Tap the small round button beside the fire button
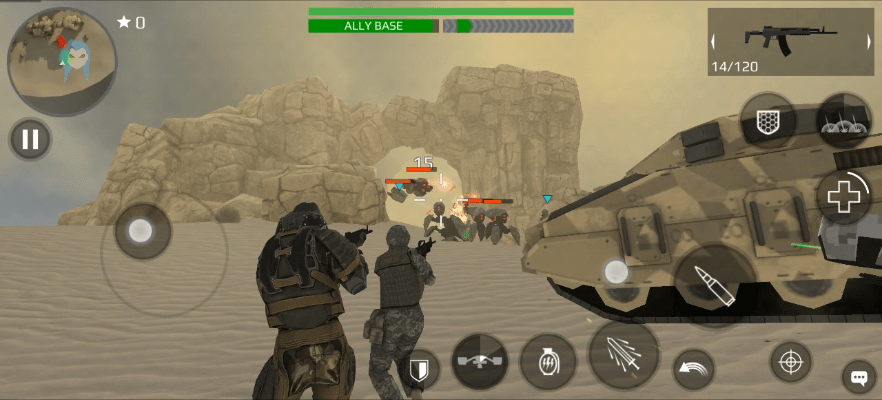The image size is (882, 400). click(x=617, y=272)
